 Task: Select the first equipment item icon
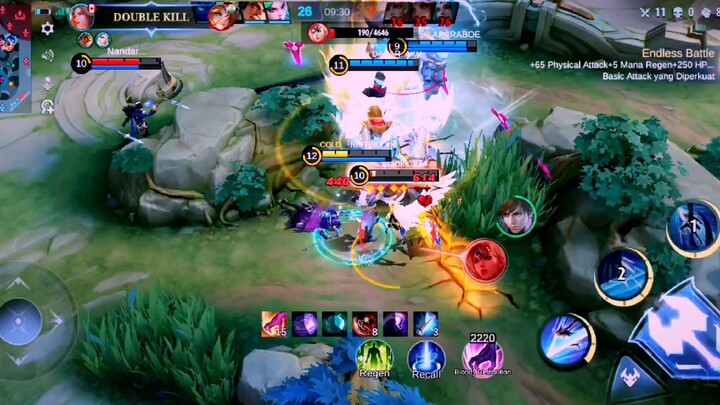click(x=274, y=323)
